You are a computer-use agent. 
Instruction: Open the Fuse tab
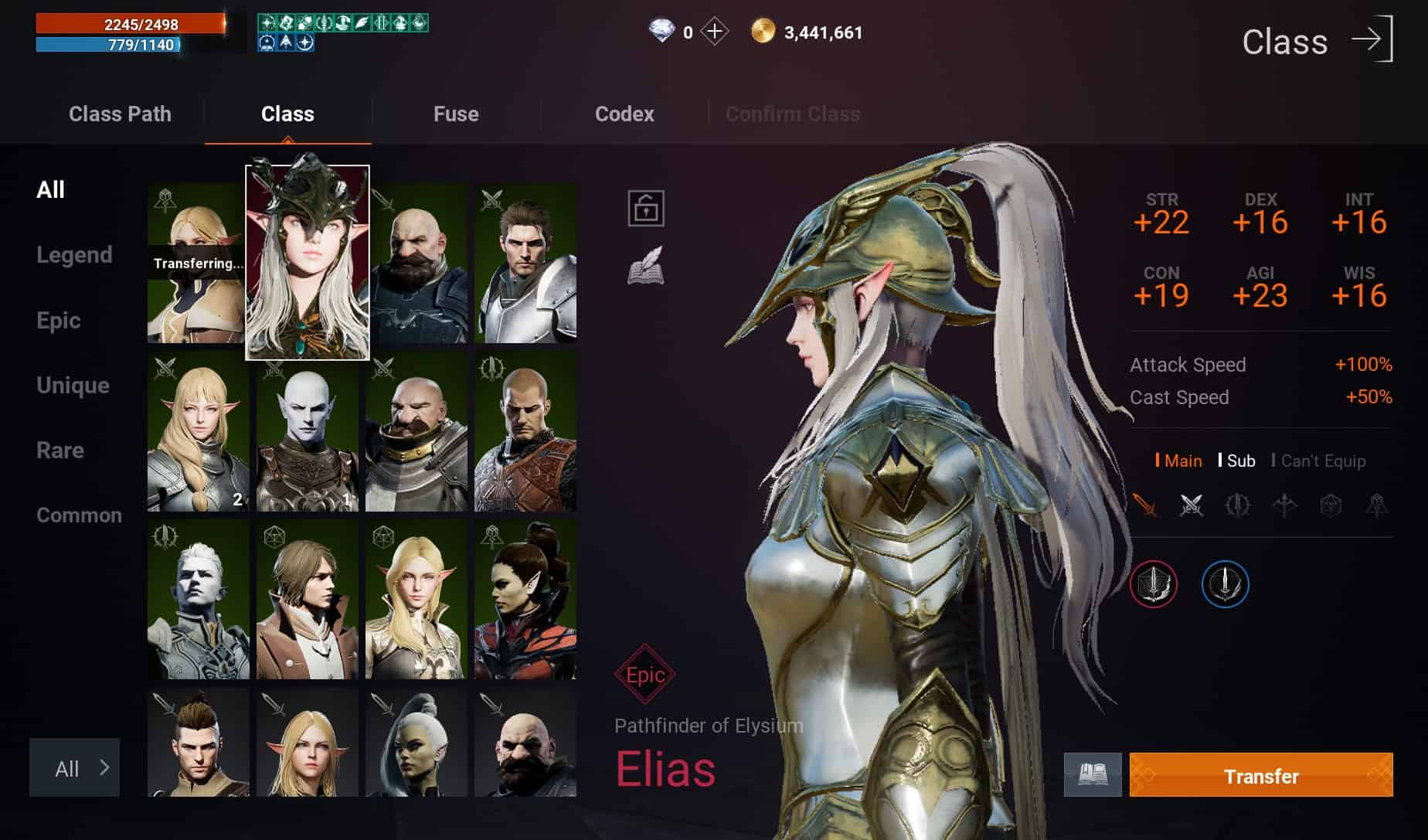pos(456,114)
